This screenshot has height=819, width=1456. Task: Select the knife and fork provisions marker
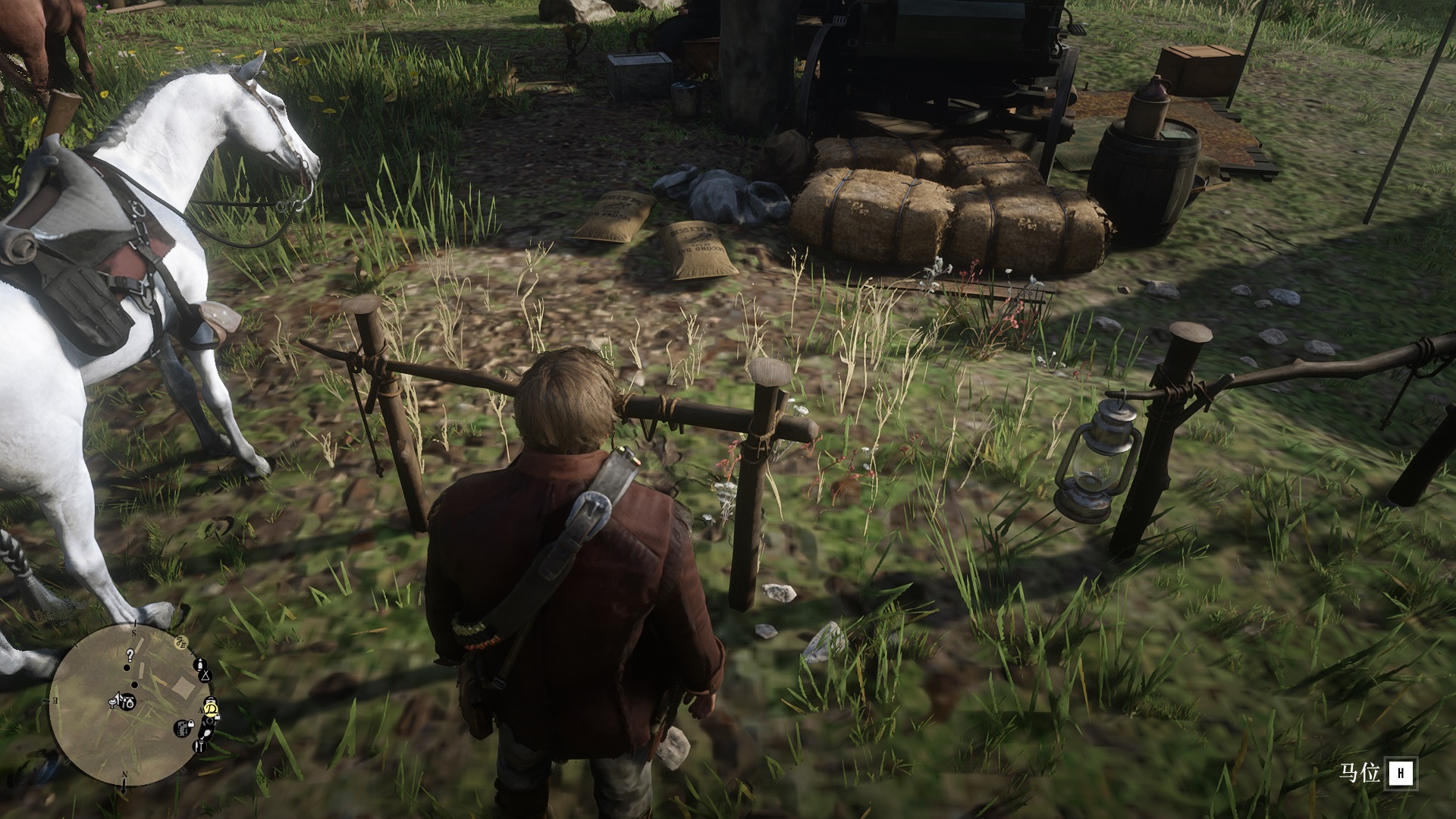199,746
